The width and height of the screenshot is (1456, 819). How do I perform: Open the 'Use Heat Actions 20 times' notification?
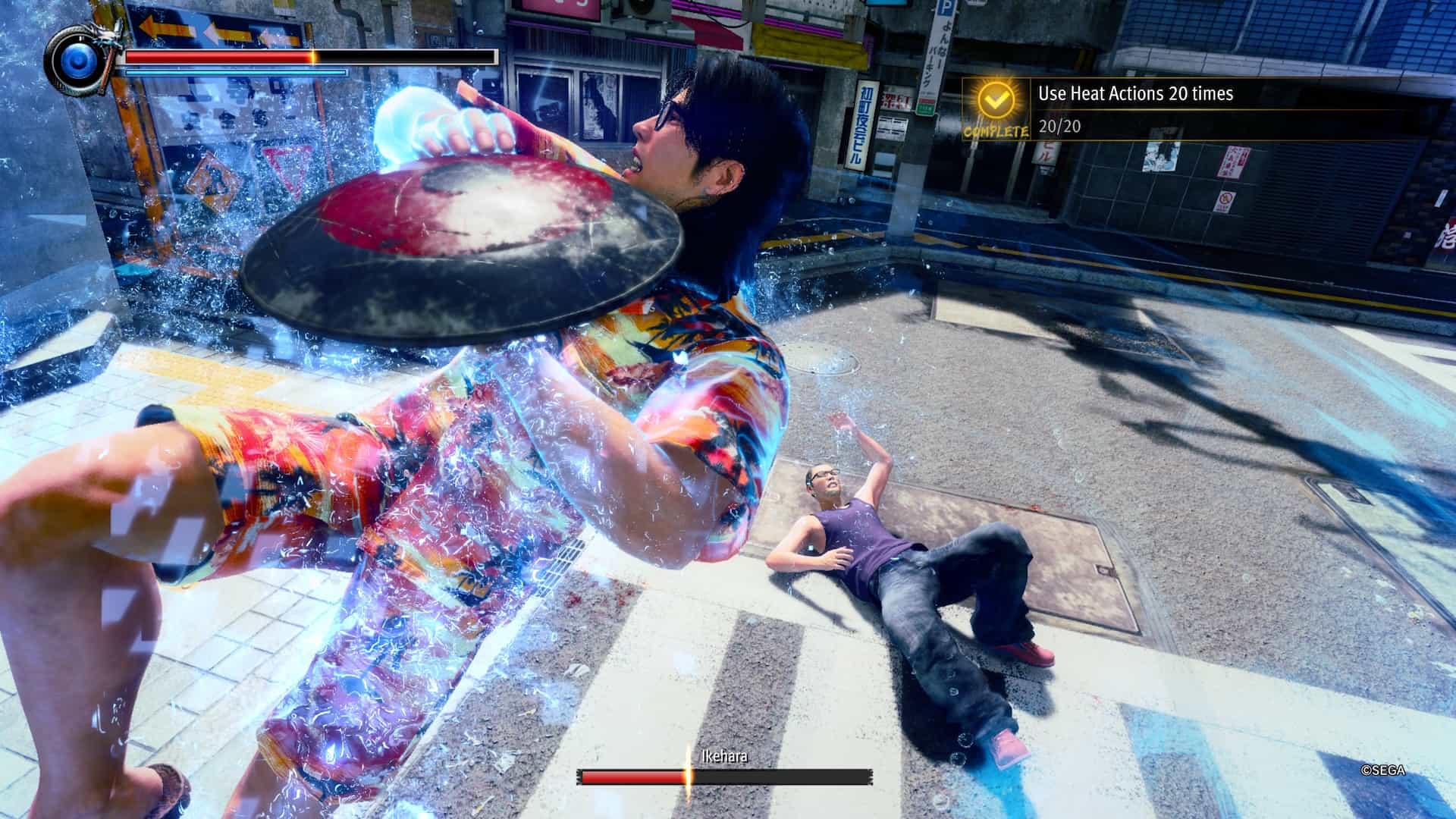1135,94
